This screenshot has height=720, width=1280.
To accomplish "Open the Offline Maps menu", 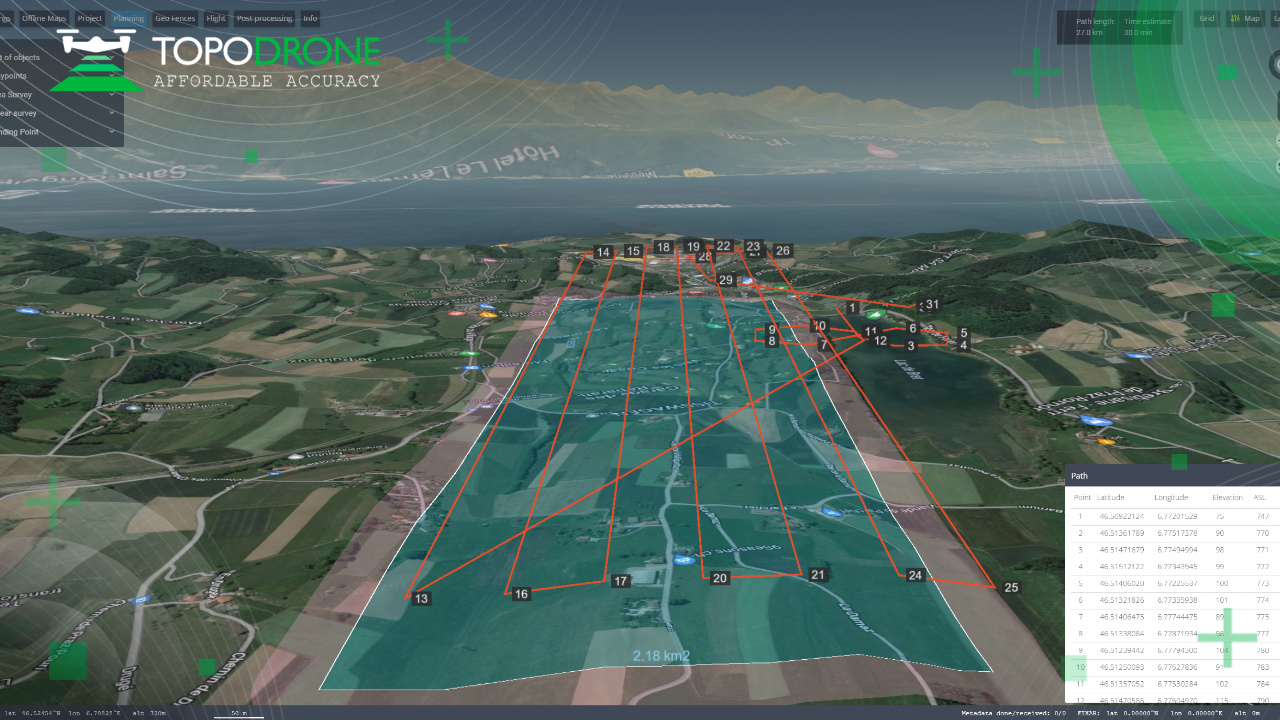I will pyautogui.click(x=44, y=18).
